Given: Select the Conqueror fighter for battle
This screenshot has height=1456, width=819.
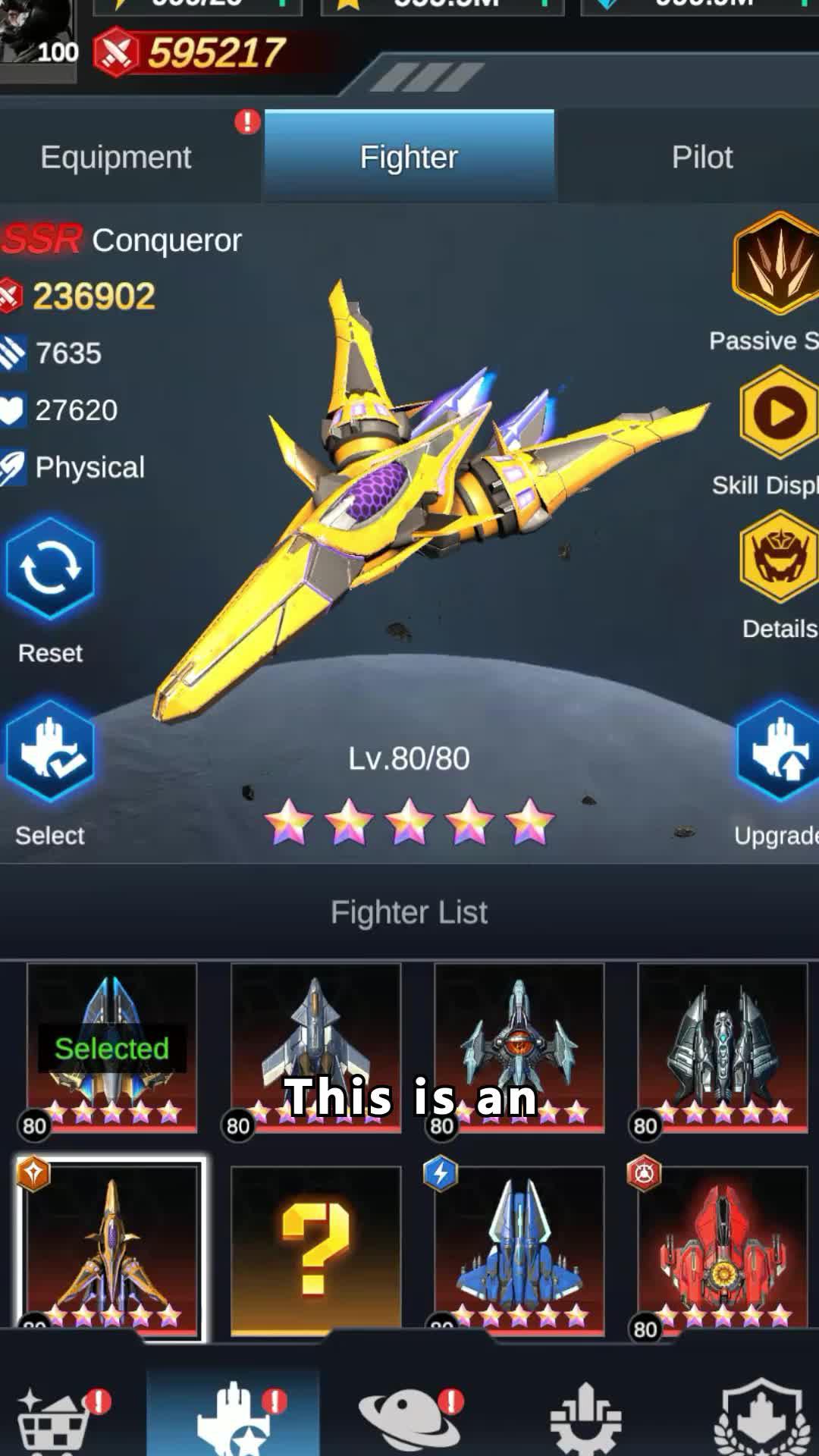Looking at the screenshot, I should 50,752.
